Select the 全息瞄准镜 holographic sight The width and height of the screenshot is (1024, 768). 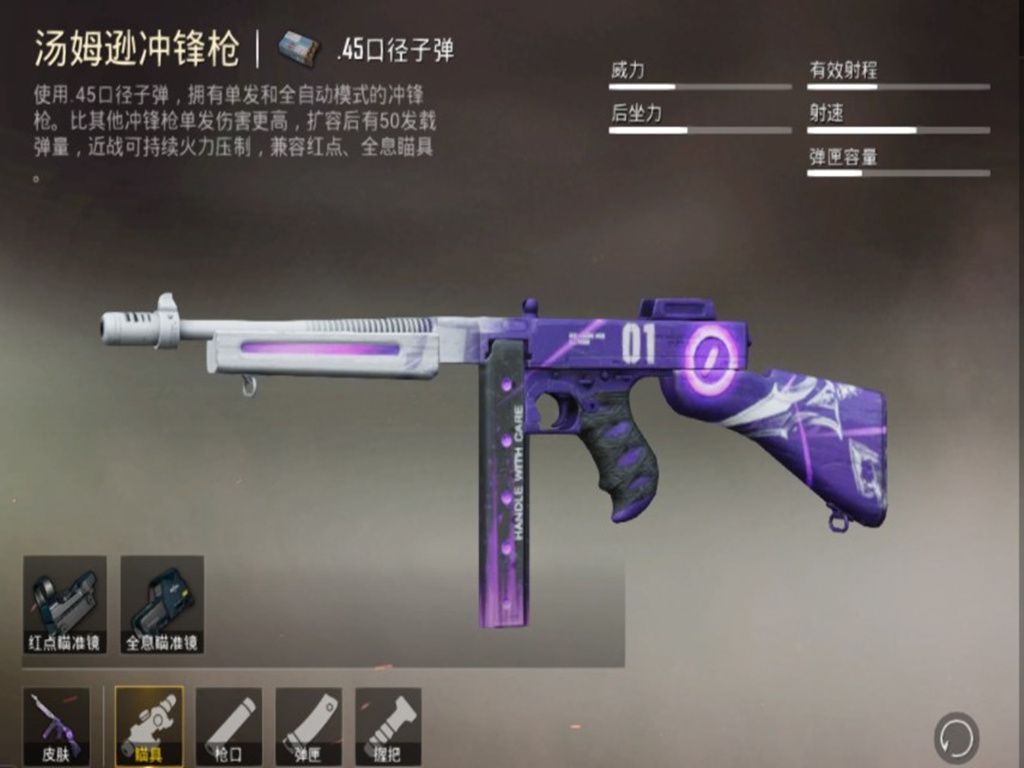(162, 604)
